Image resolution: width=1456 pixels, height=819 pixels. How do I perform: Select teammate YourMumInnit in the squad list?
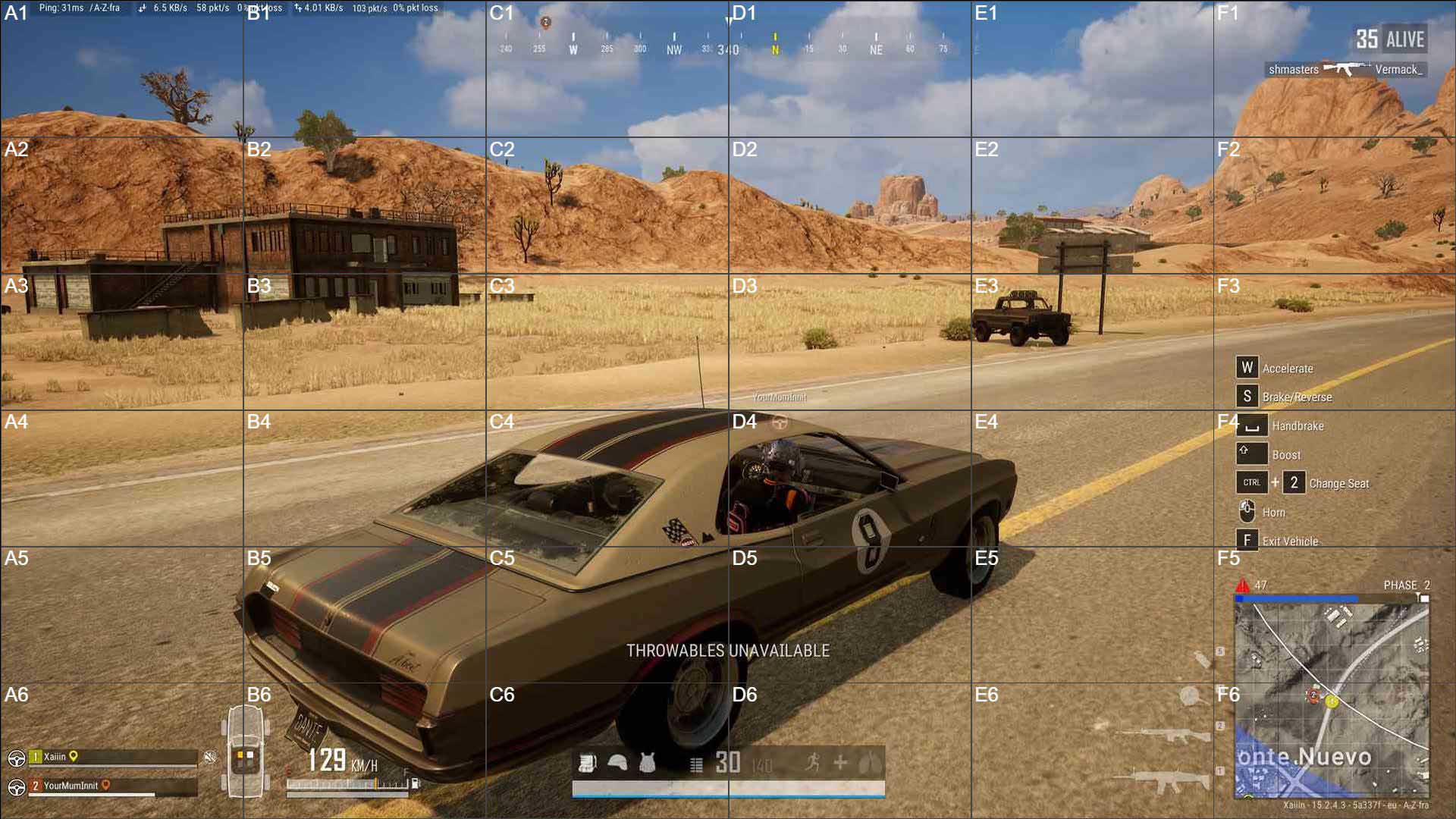click(70, 786)
